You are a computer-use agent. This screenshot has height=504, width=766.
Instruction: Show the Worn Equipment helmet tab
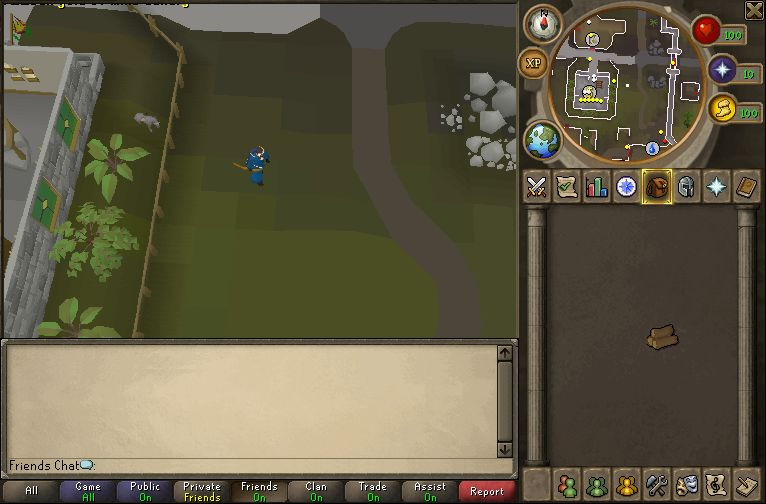pos(686,187)
